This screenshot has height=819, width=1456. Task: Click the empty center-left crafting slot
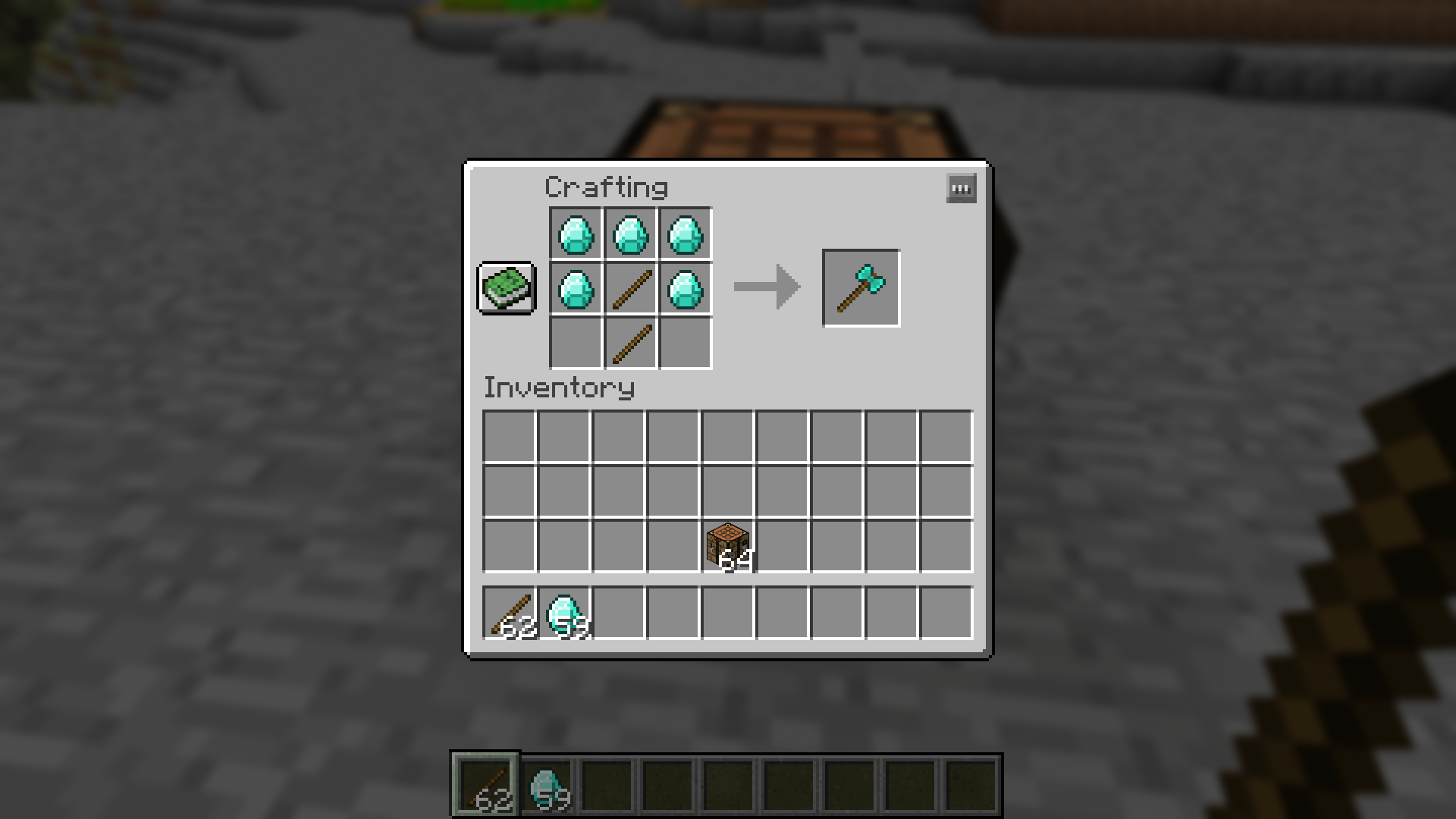[575, 342]
